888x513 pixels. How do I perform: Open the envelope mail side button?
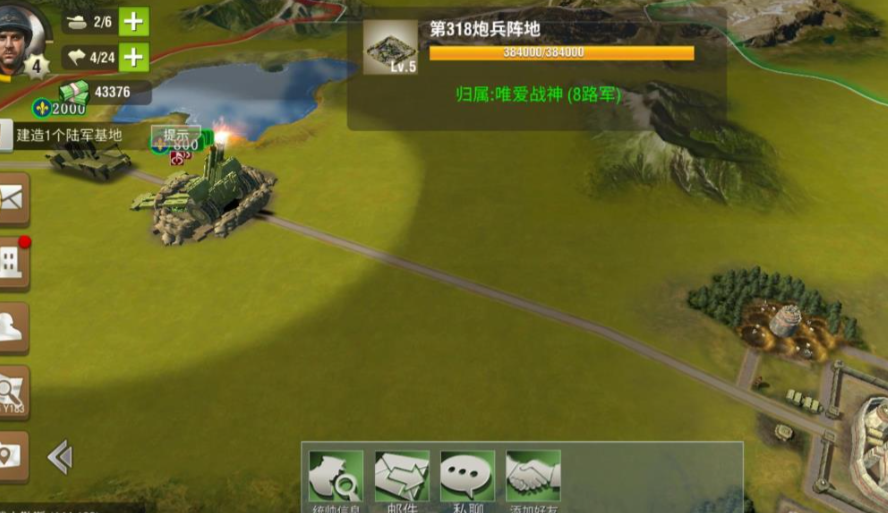coord(12,199)
